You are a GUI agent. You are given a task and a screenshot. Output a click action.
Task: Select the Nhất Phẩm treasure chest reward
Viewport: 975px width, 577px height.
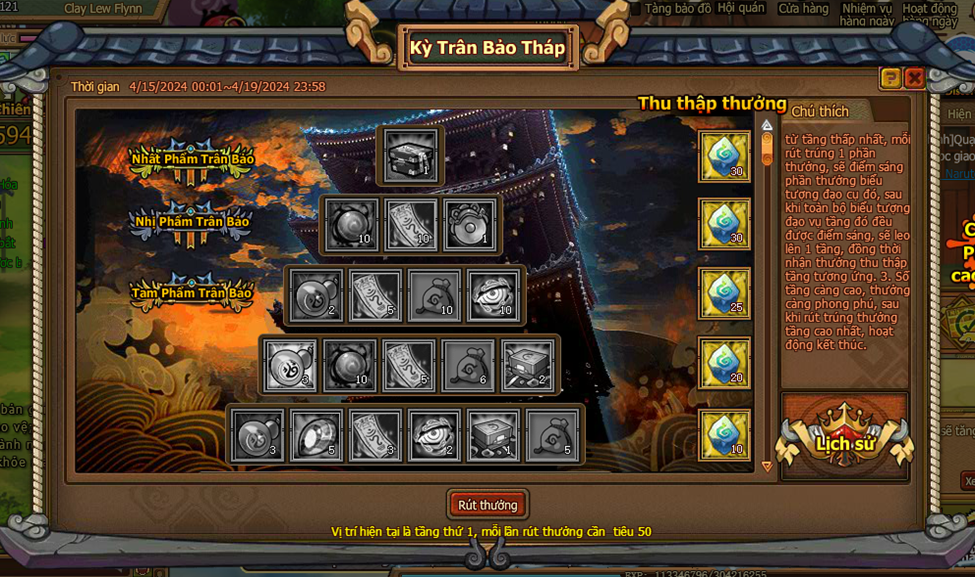coord(411,156)
